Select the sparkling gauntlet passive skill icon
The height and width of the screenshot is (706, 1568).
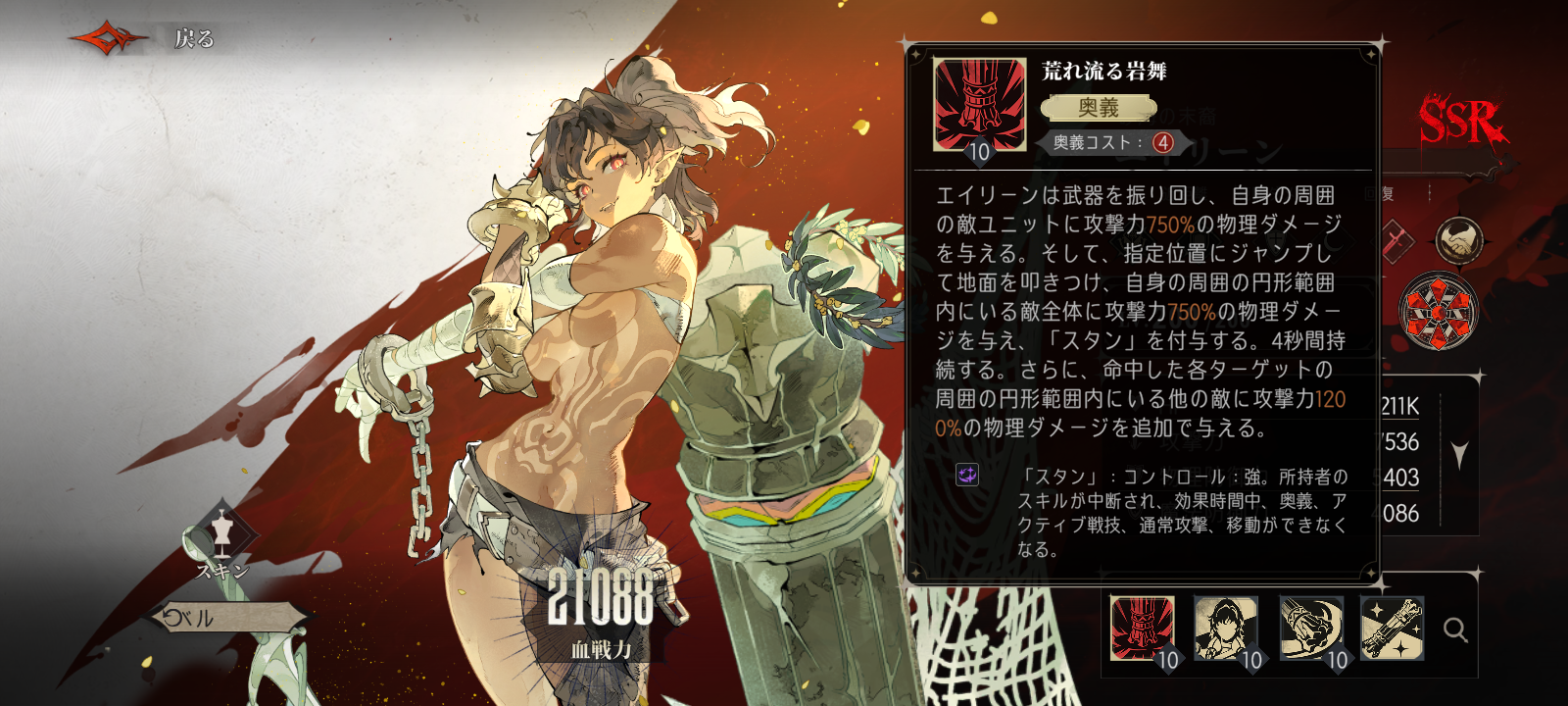pos(1393,629)
